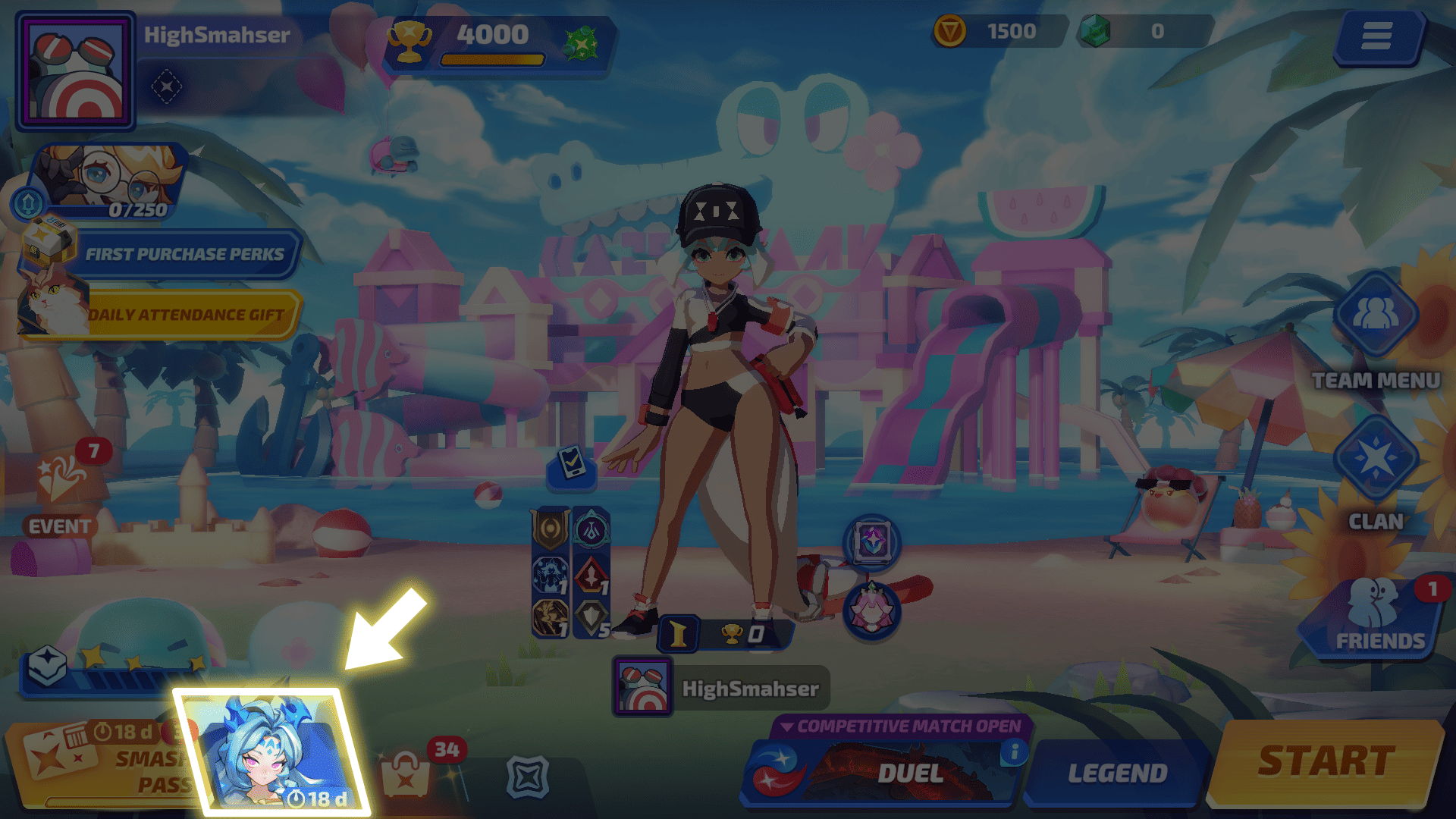Open the CLAN screen
The height and width of the screenshot is (819, 1456).
(x=1375, y=459)
